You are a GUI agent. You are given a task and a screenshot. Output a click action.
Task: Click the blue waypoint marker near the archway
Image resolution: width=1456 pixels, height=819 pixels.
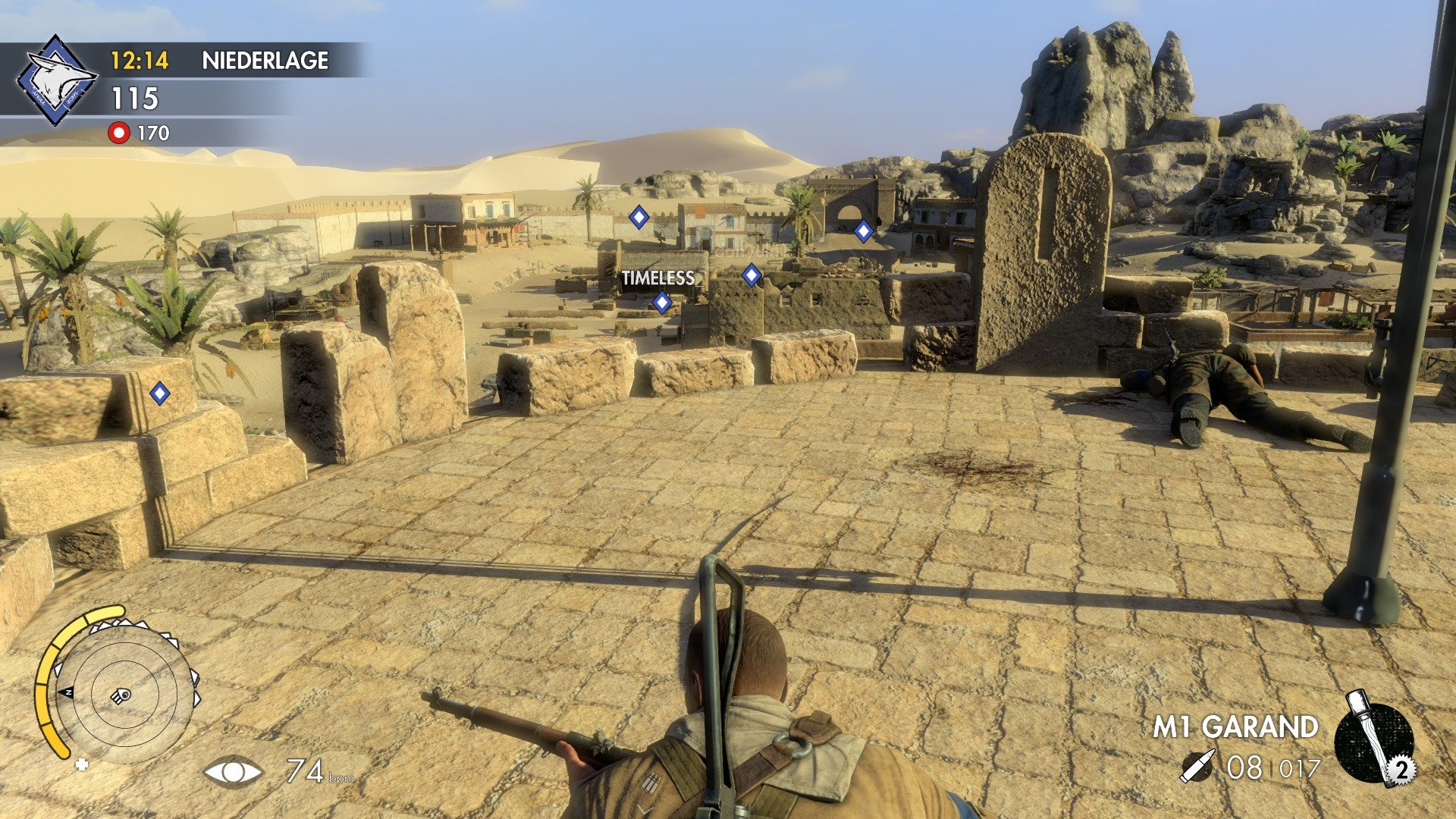(x=864, y=230)
